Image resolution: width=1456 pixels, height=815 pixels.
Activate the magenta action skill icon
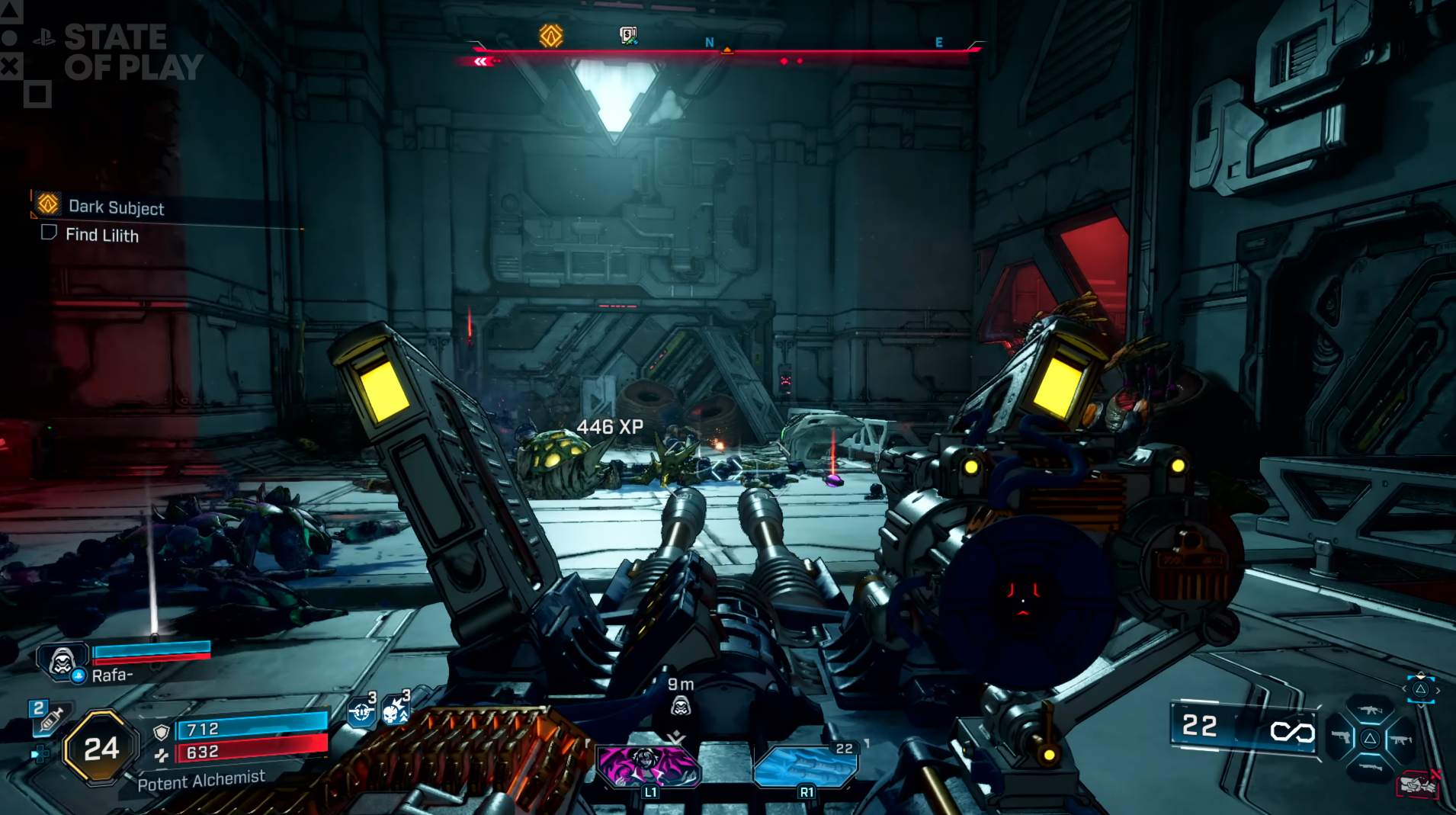647,765
